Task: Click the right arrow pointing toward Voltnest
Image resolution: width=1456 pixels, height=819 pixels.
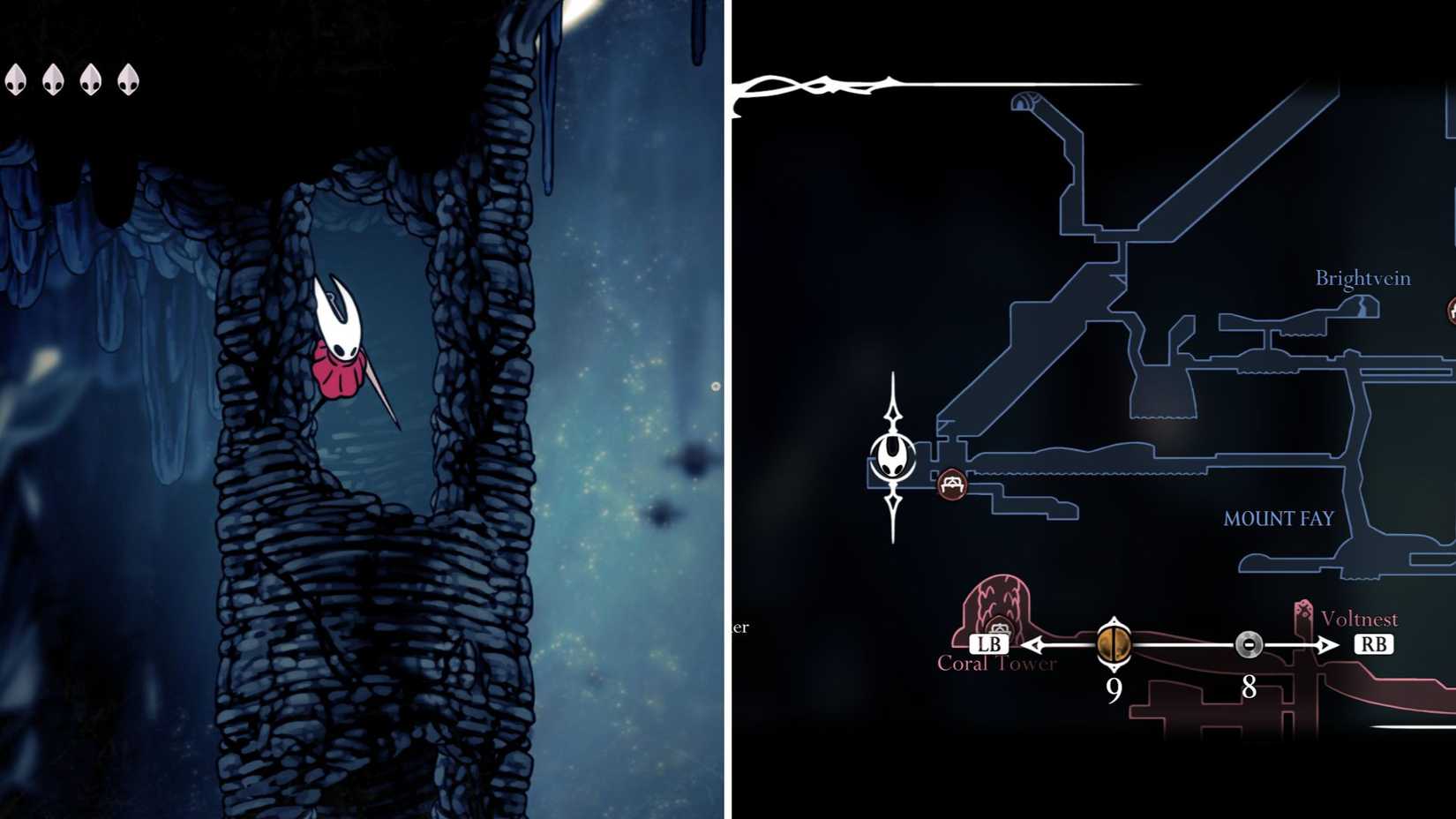Action: coord(1326,644)
